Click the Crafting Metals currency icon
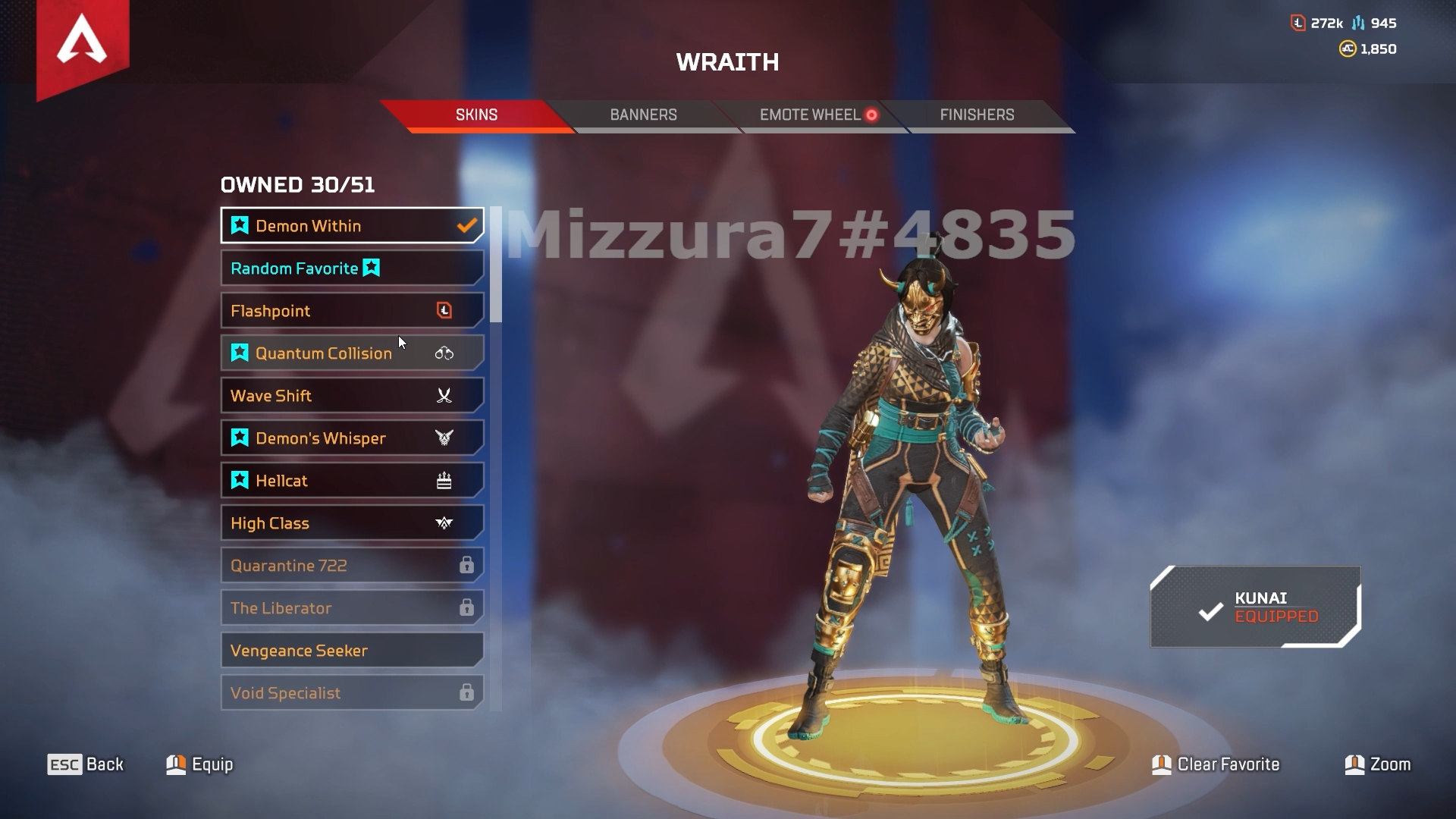This screenshot has height=819, width=1456. (x=1357, y=23)
